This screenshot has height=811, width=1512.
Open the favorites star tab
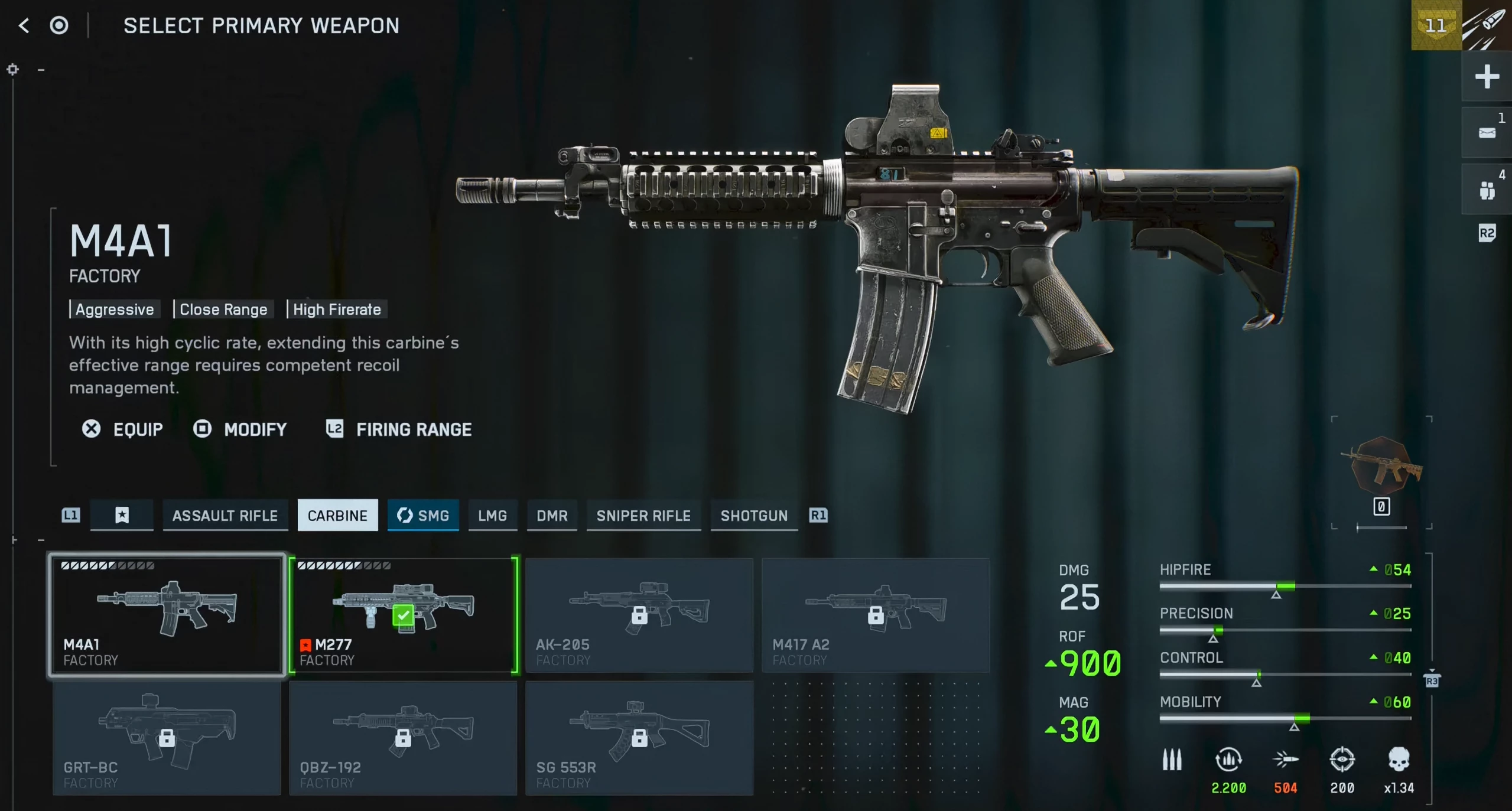tap(122, 516)
